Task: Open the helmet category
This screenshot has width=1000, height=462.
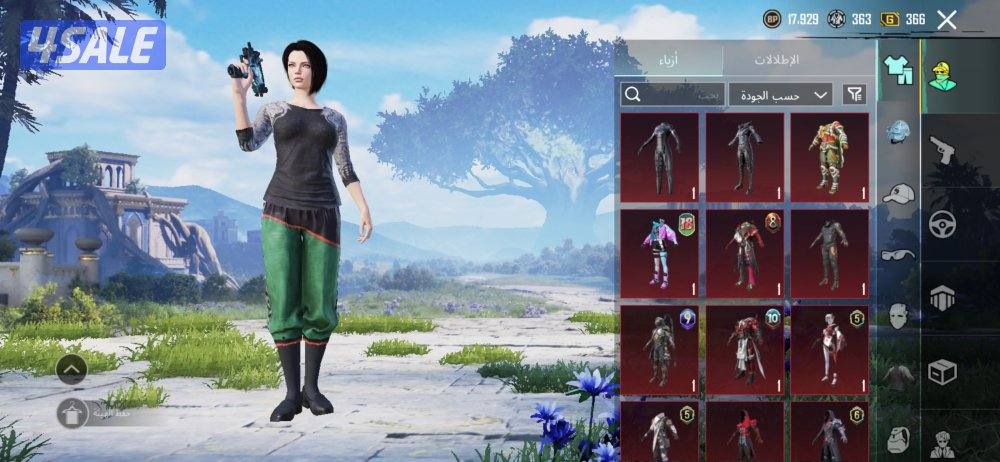Action: click(x=898, y=131)
